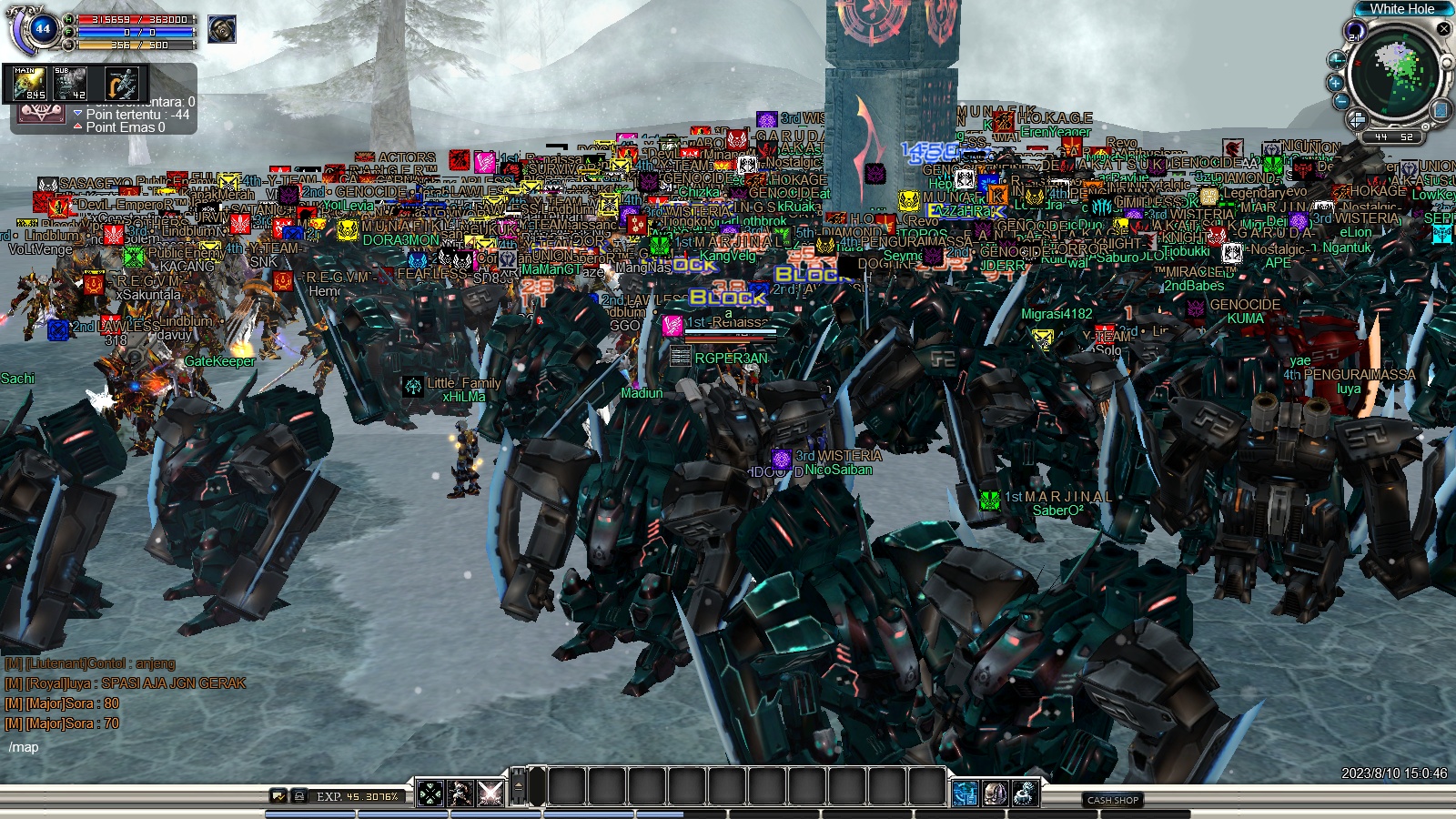The image size is (1456, 819).
Task: Select the MAIN weapon slot
Action: [29, 84]
